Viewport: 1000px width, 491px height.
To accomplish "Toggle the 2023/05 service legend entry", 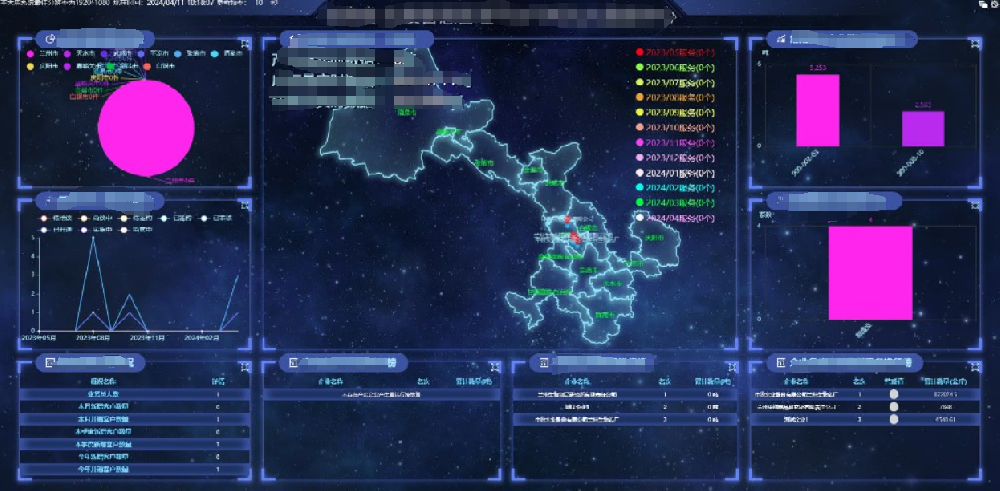I will [x=677, y=52].
